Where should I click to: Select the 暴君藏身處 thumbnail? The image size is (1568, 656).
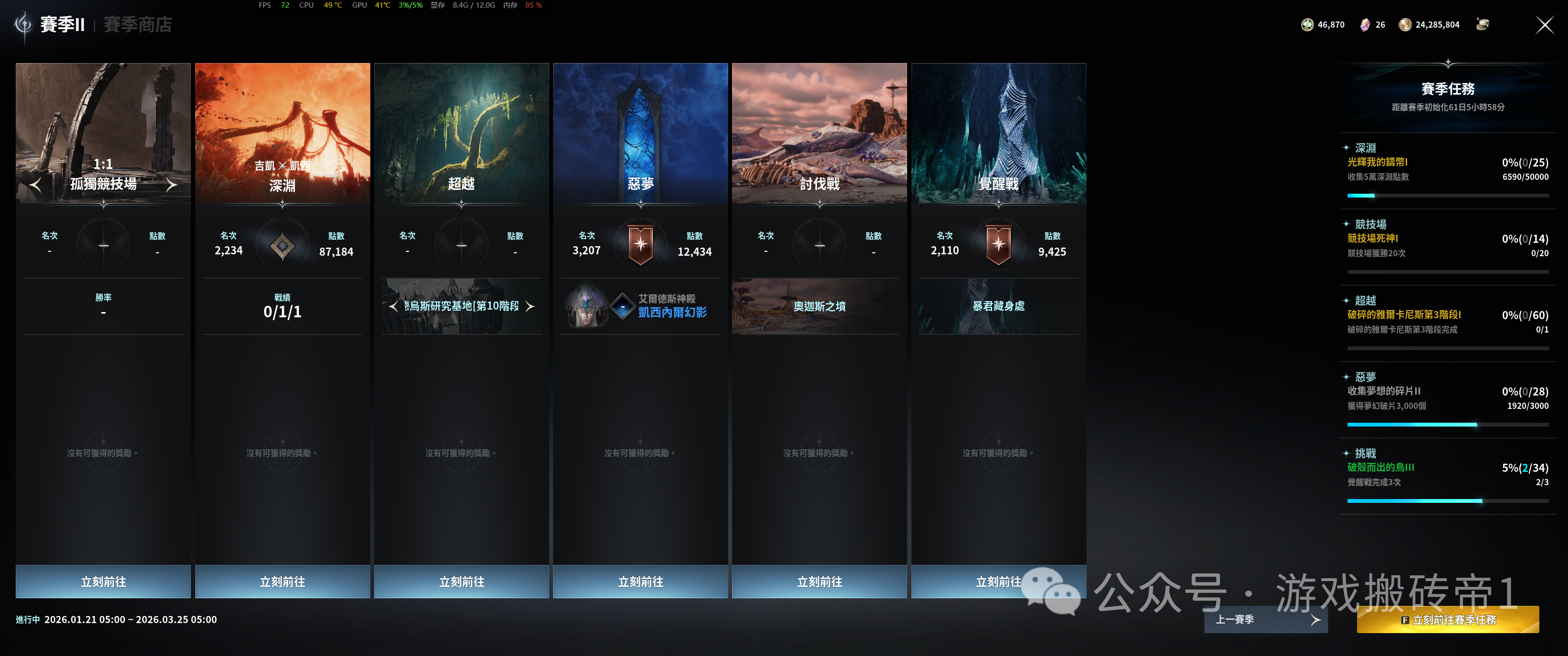click(x=998, y=306)
